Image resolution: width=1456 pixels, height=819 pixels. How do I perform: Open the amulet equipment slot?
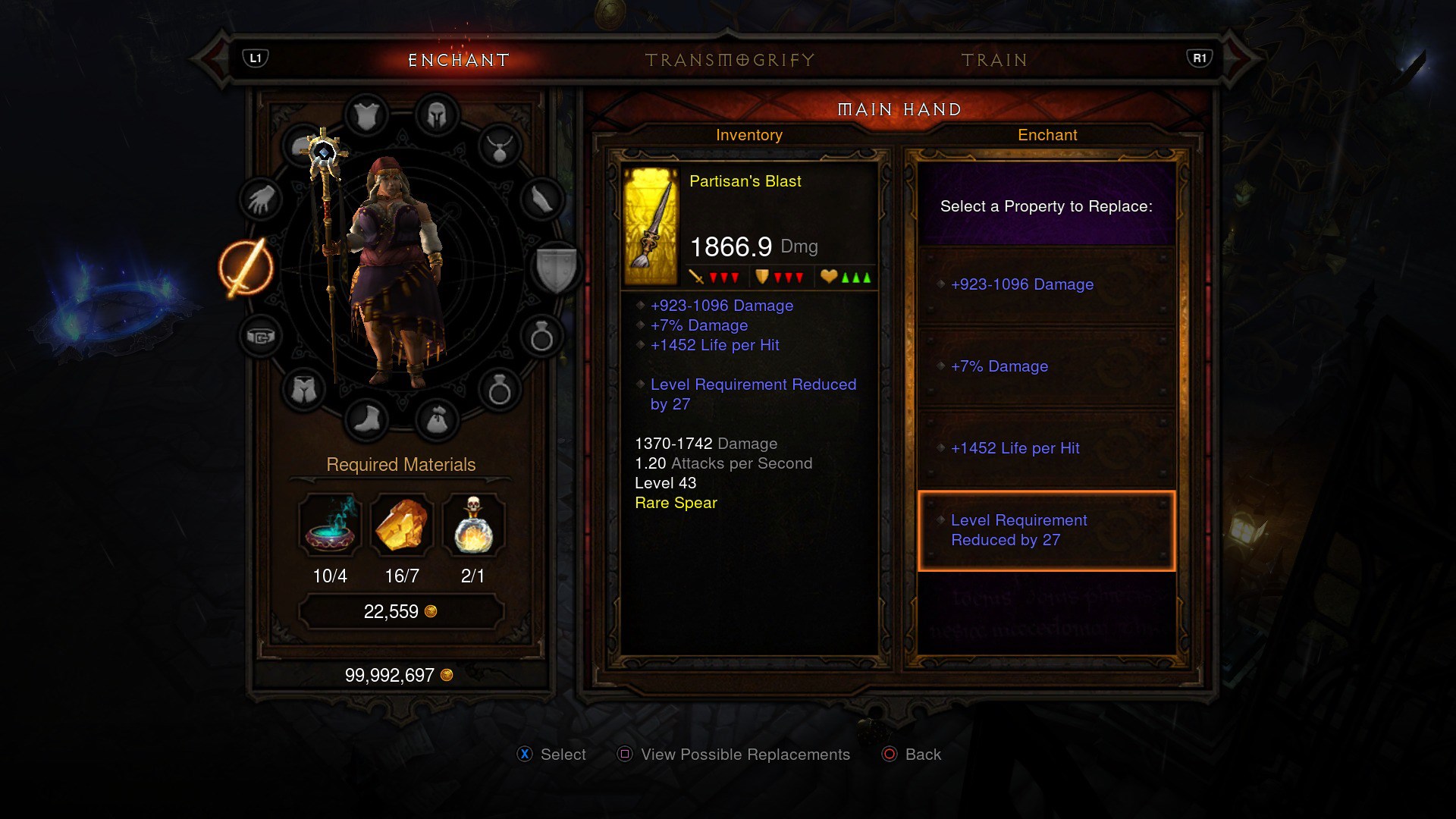(500, 147)
